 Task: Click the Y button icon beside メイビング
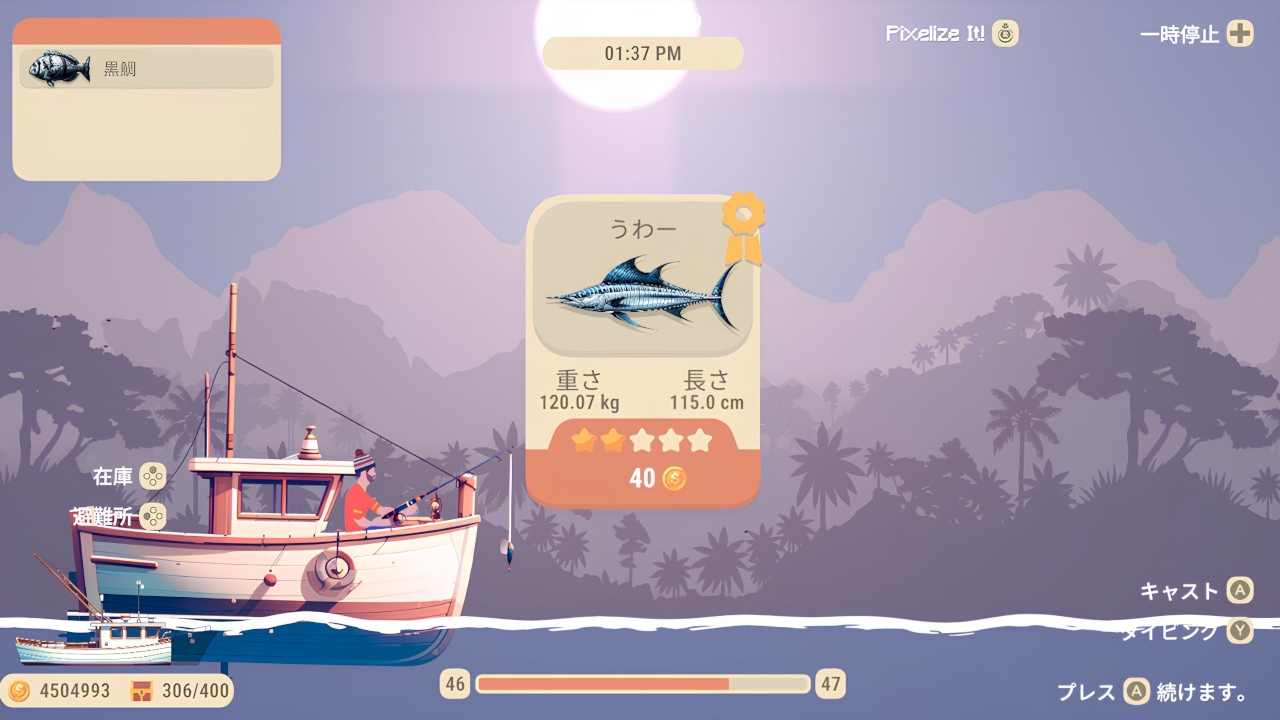[1240, 632]
